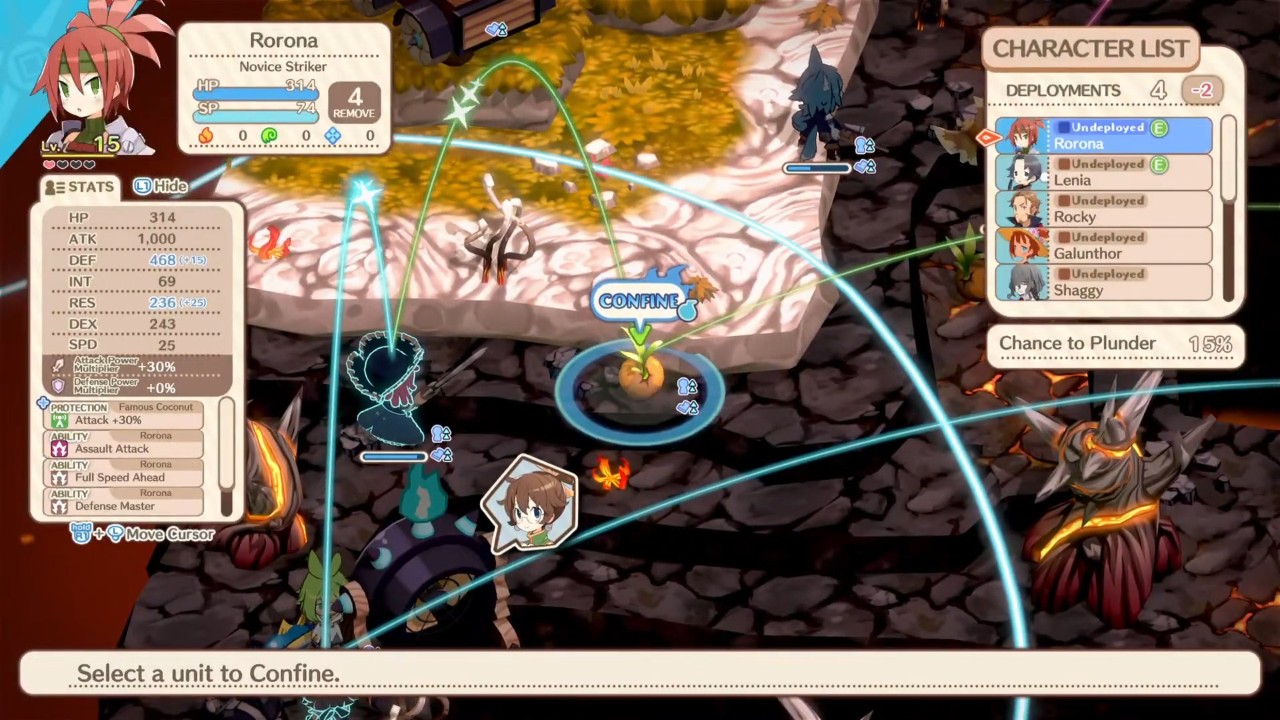Screen dimensions: 1280x720
Task: Choose Lenia from the character list
Action: 1105,172
